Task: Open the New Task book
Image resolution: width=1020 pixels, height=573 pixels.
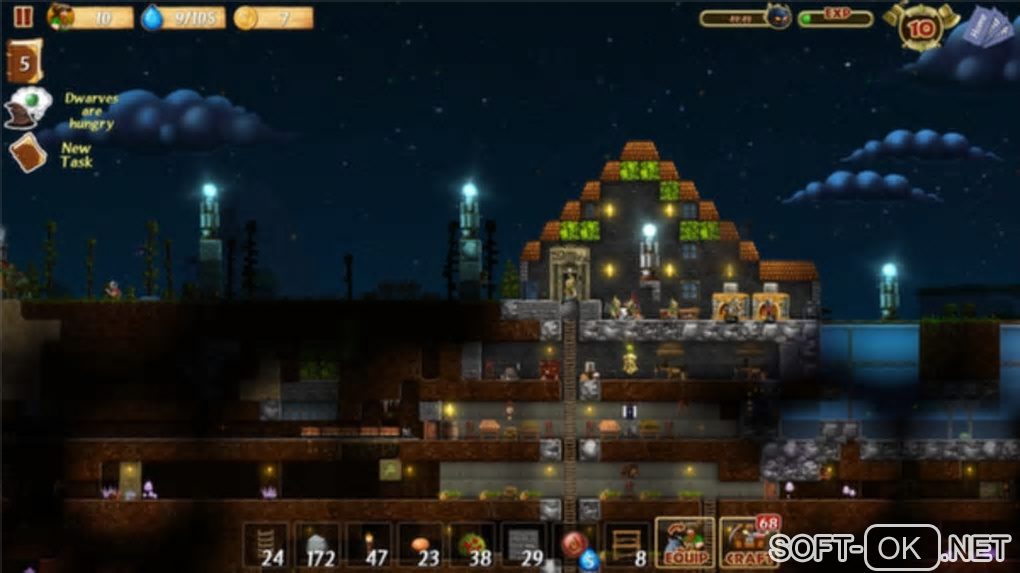Action: pyautogui.click(x=27, y=153)
